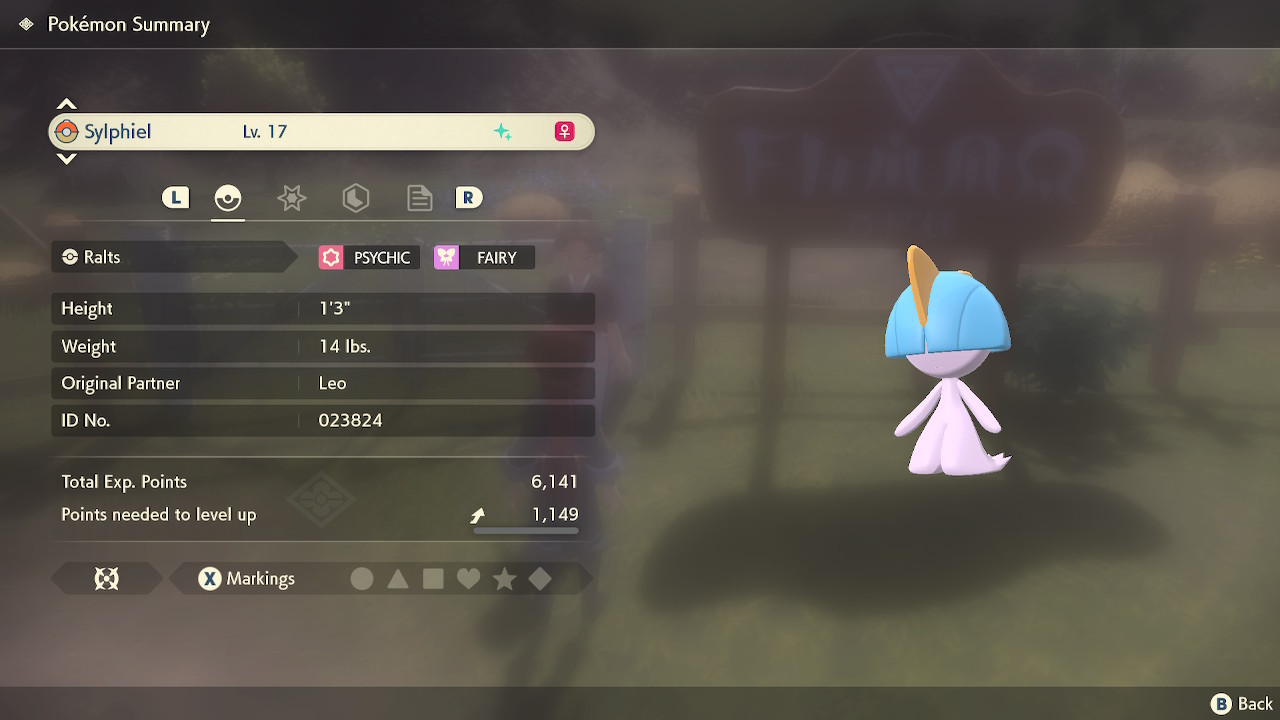Toggle the square marking
The width and height of the screenshot is (1280, 720).
point(433,579)
